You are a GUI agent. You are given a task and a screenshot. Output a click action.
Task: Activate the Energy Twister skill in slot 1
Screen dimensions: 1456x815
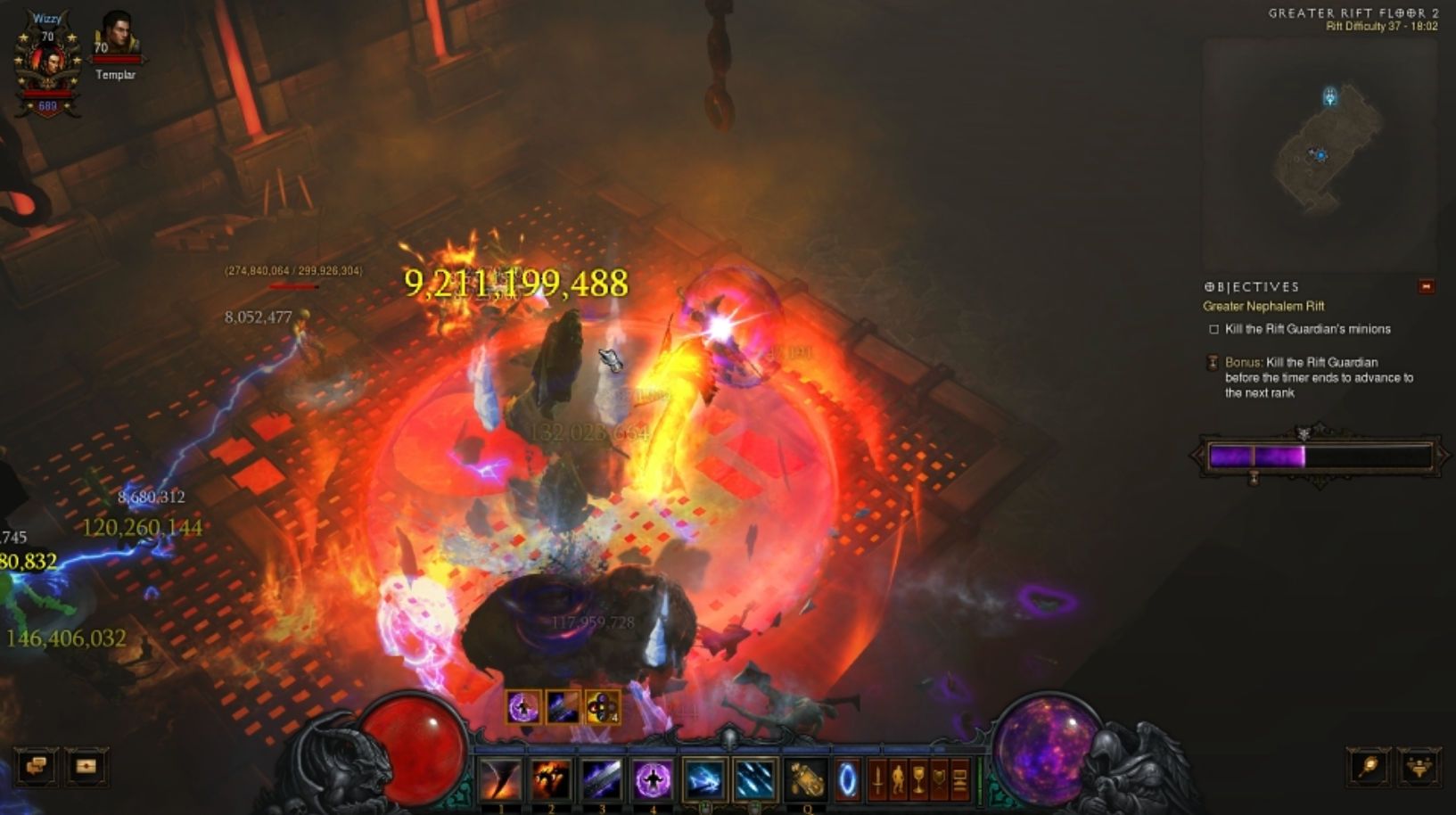click(x=500, y=778)
